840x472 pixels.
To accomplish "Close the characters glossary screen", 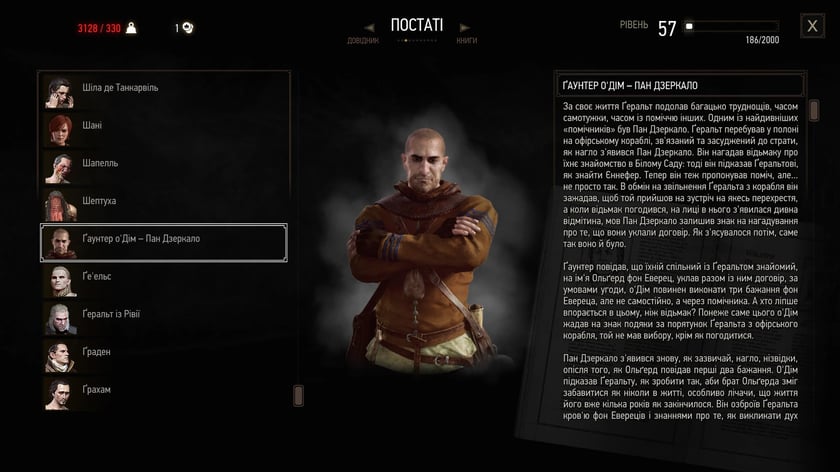I will click(812, 27).
